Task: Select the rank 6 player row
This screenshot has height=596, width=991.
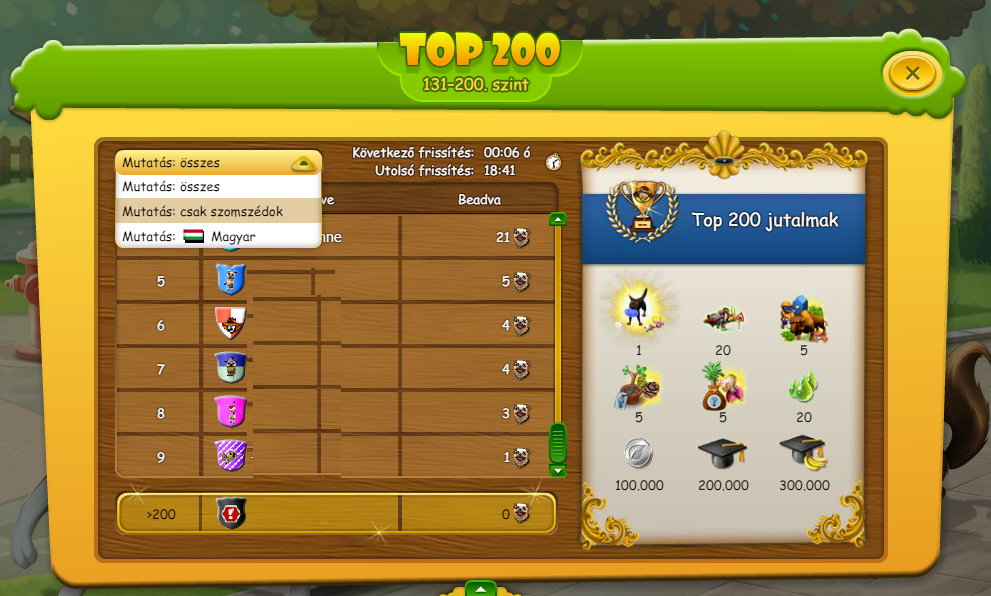Action: point(336,325)
